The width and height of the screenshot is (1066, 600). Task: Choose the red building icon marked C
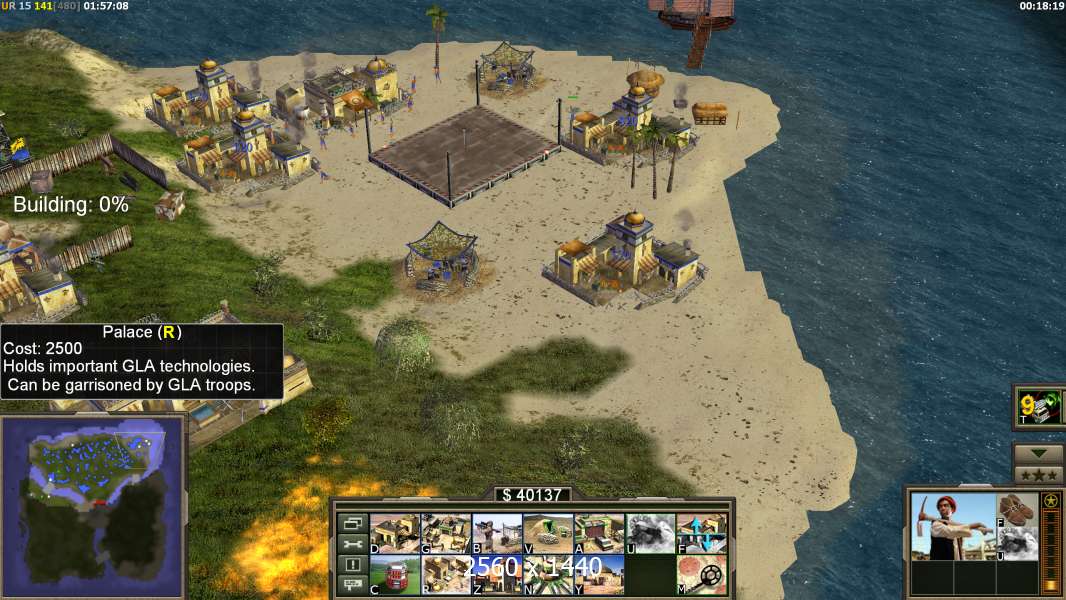pos(394,574)
